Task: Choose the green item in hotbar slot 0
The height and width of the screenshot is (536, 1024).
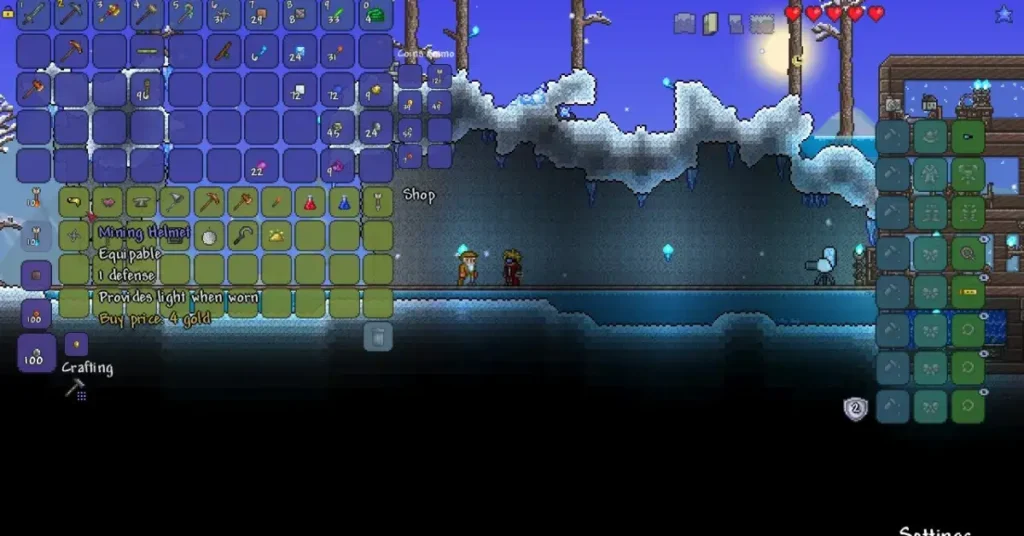Action: [376, 14]
